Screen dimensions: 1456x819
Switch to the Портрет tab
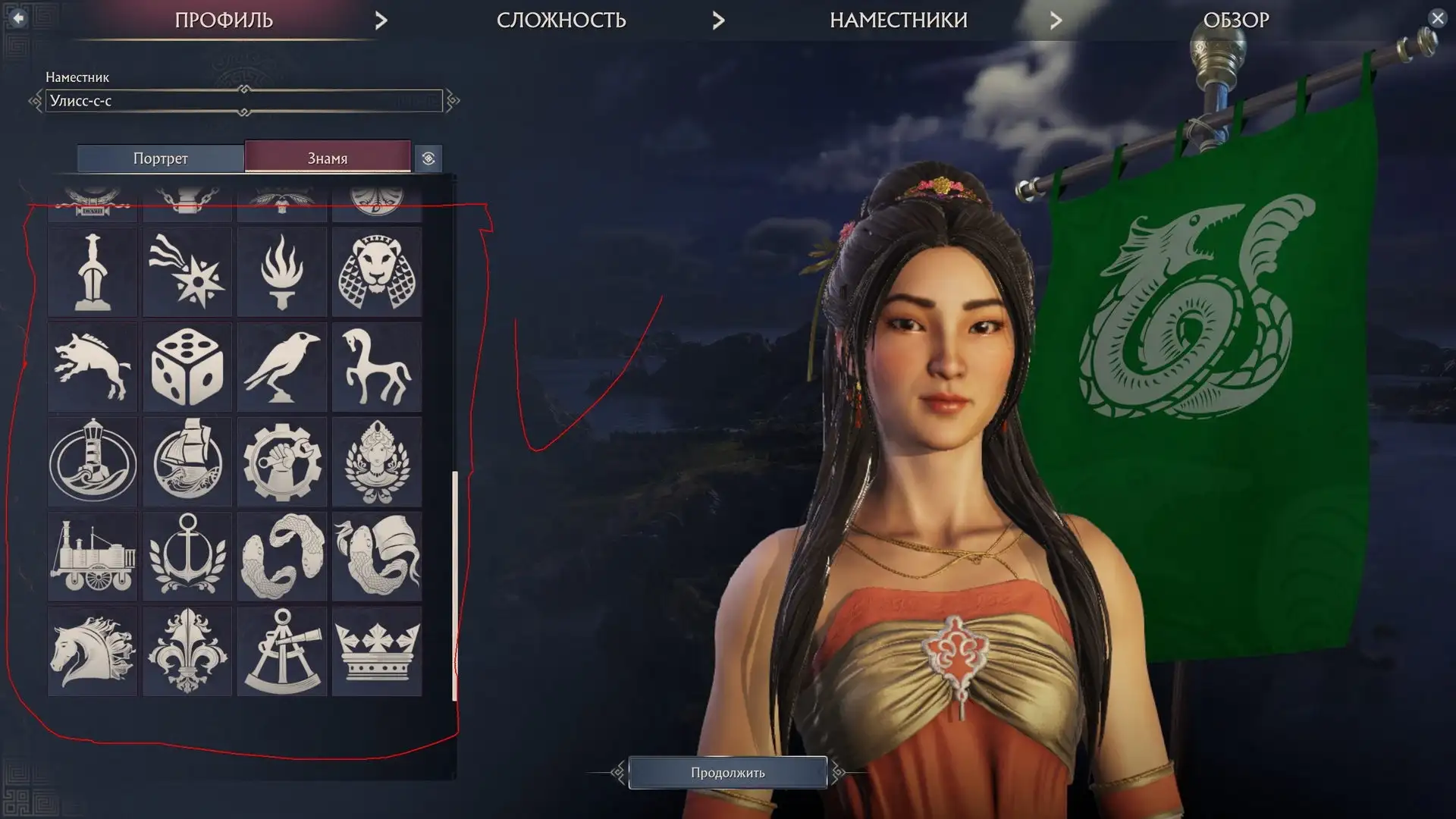160,158
